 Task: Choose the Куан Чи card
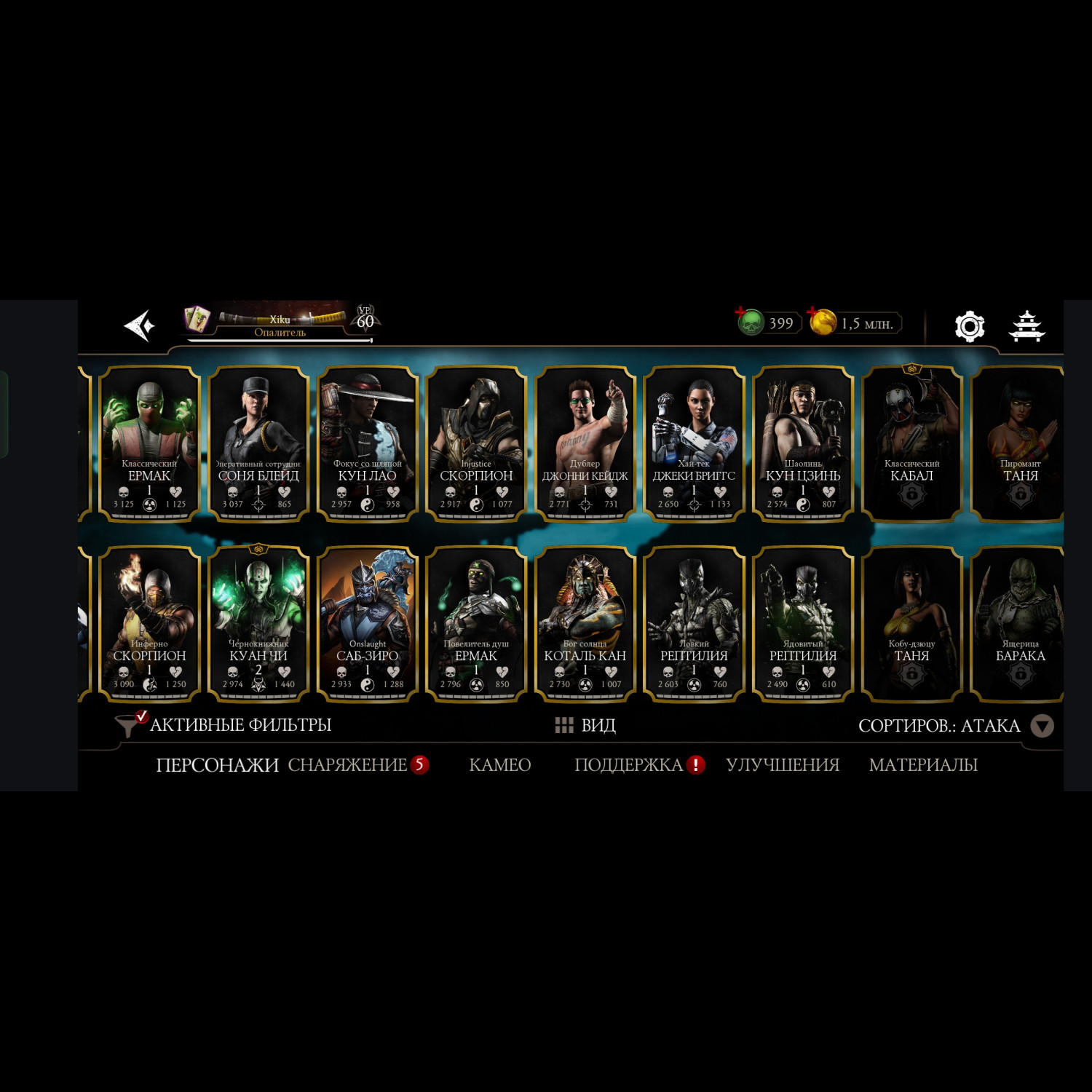[258, 624]
